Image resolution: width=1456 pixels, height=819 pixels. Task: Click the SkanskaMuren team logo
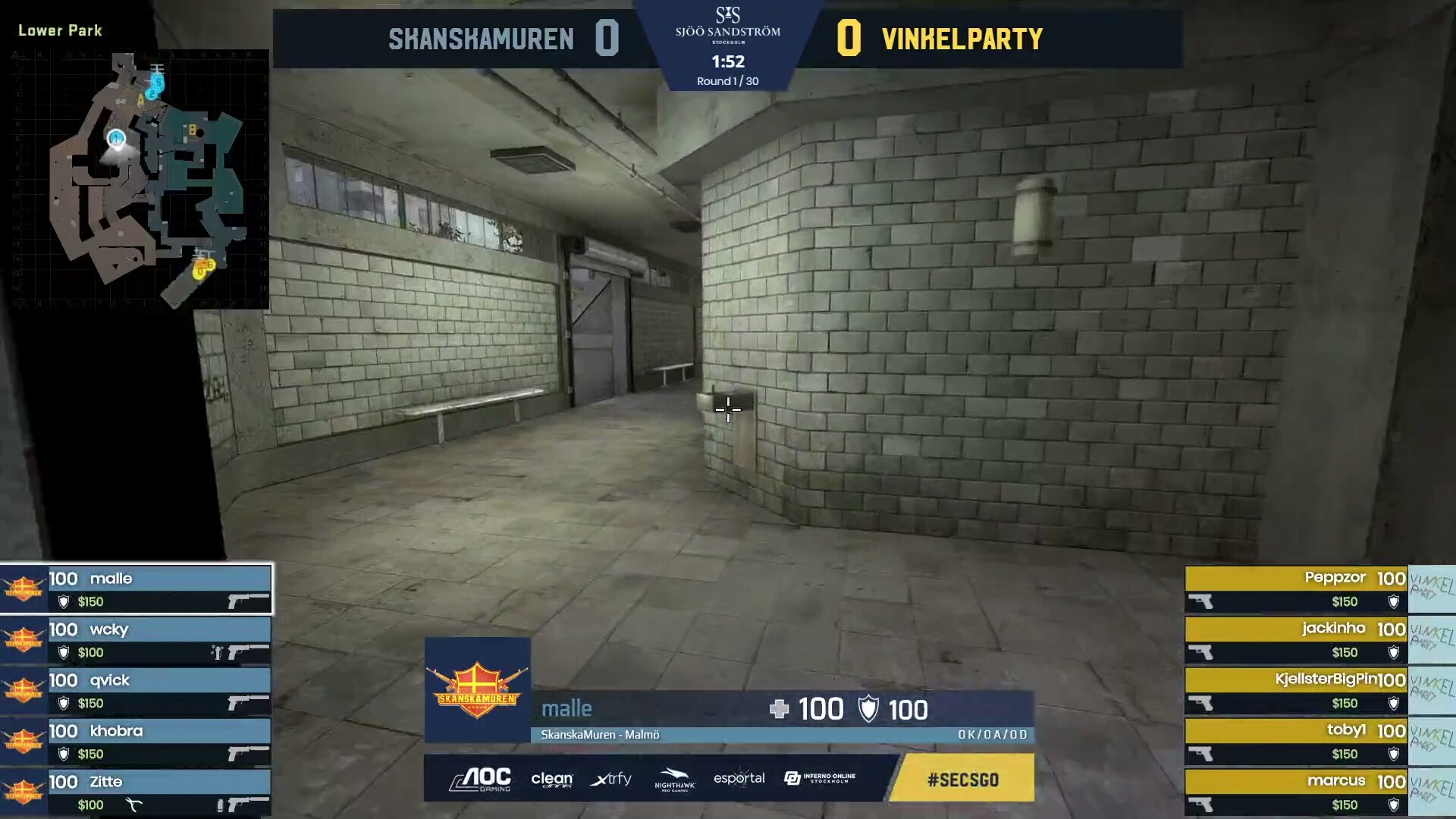coord(477,689)
